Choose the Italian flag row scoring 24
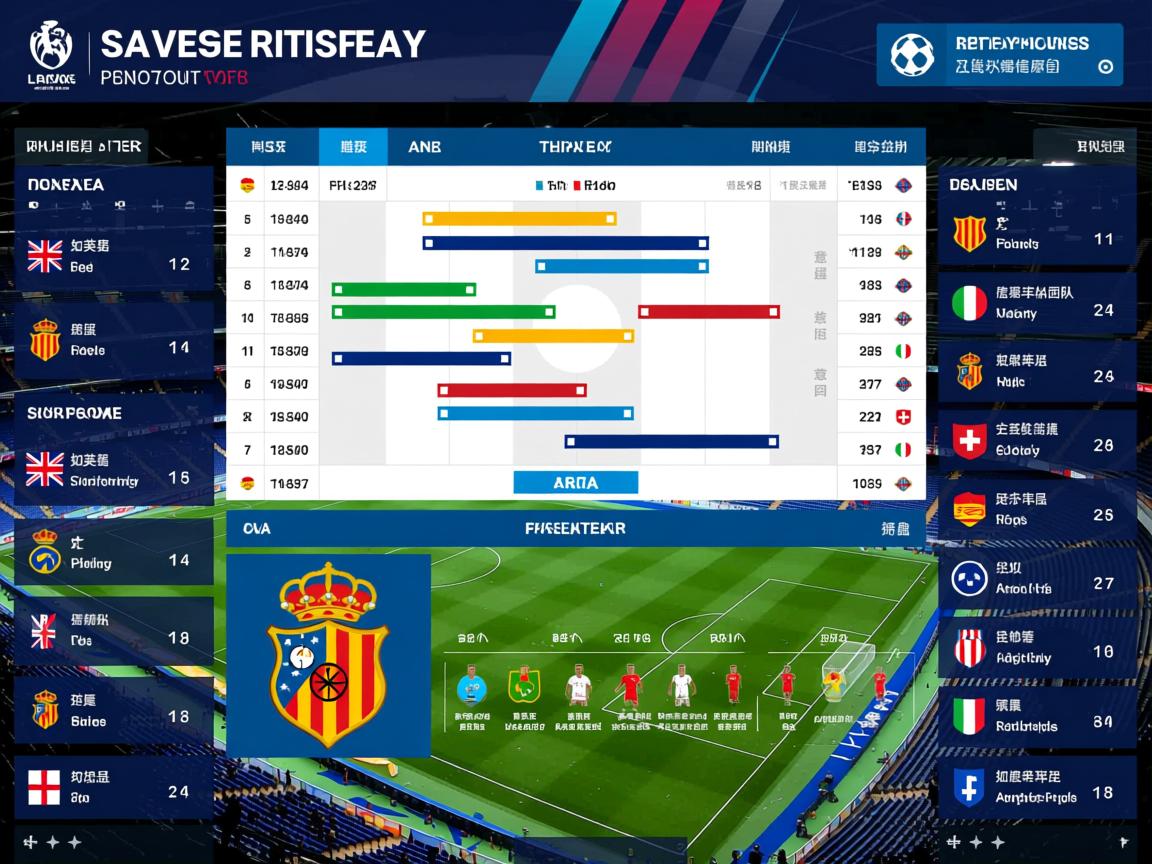Screen dimensions: 1152x864 tap(1037, 303)
